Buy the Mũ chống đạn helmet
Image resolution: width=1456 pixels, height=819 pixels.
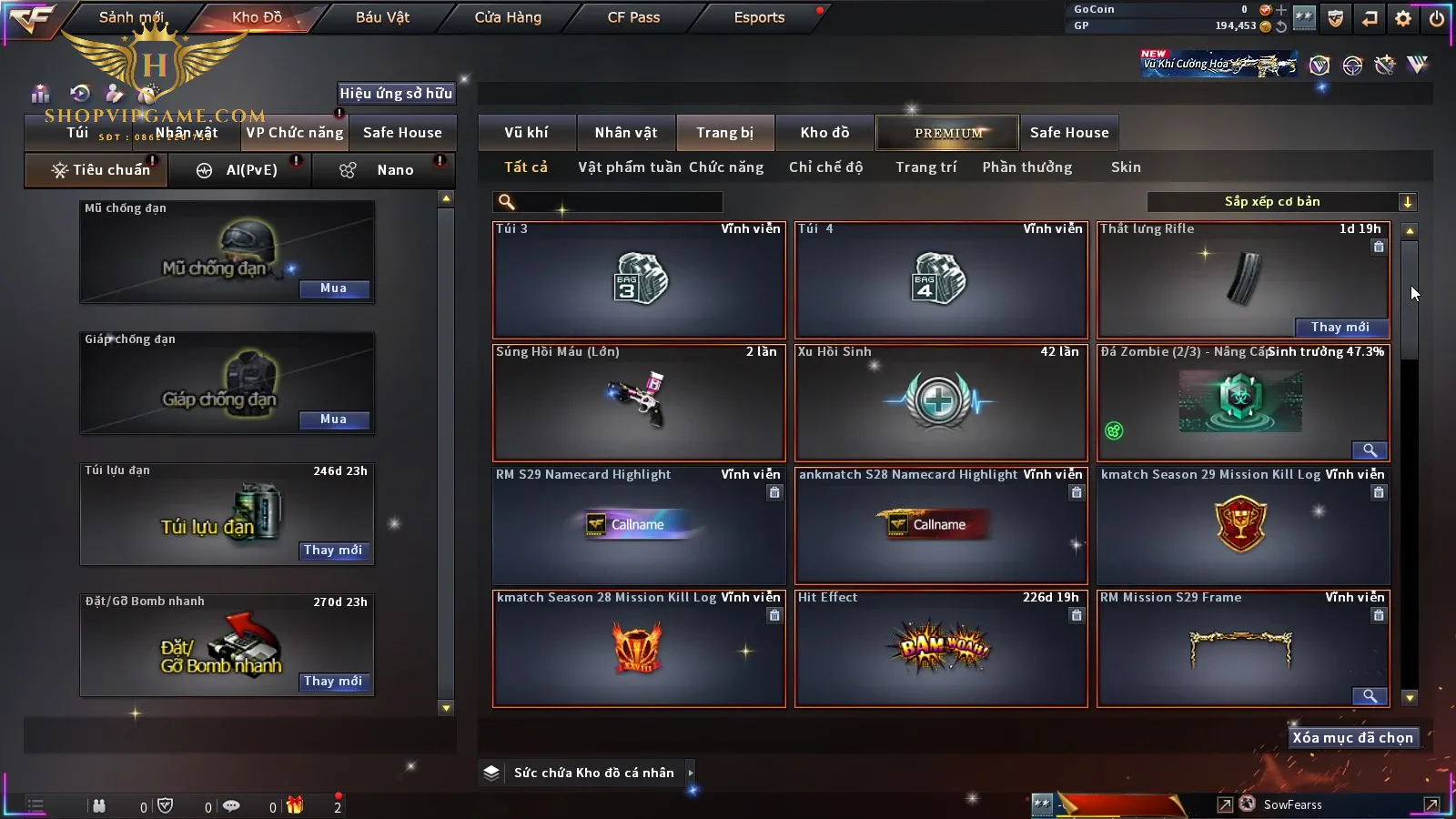point(333,288)
